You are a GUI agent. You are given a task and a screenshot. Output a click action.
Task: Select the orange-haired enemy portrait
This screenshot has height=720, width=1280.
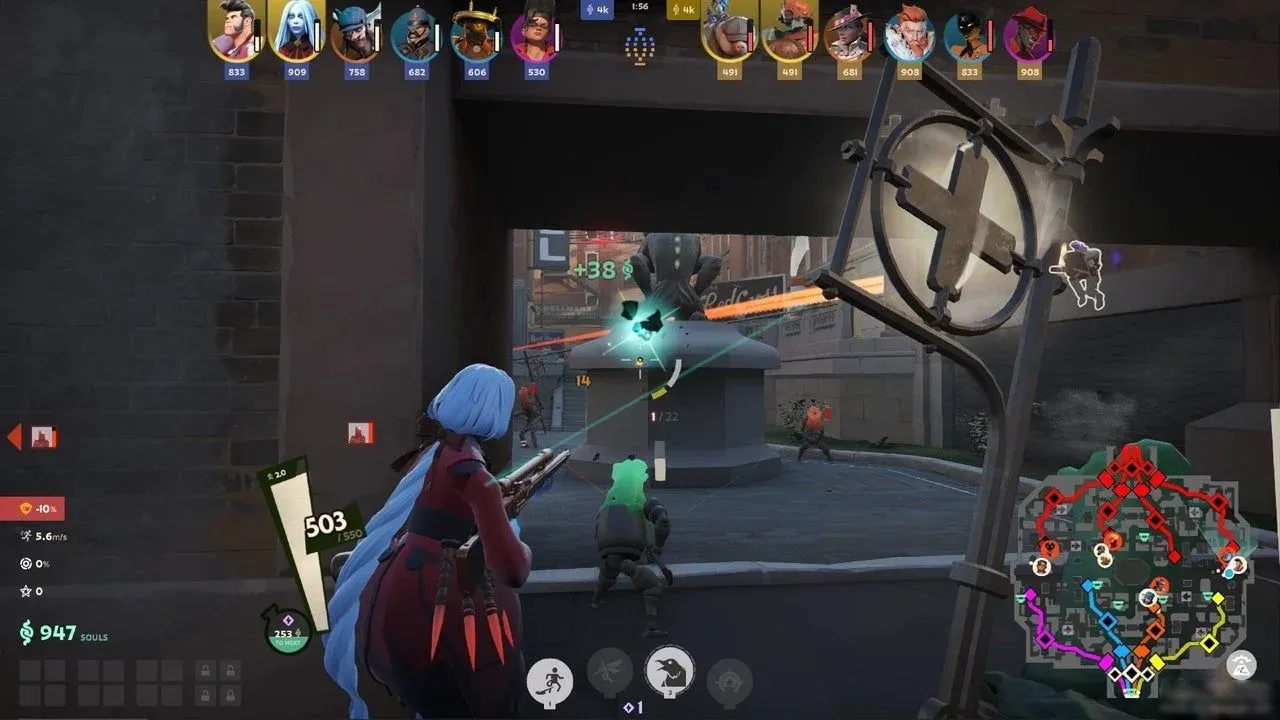908,34
